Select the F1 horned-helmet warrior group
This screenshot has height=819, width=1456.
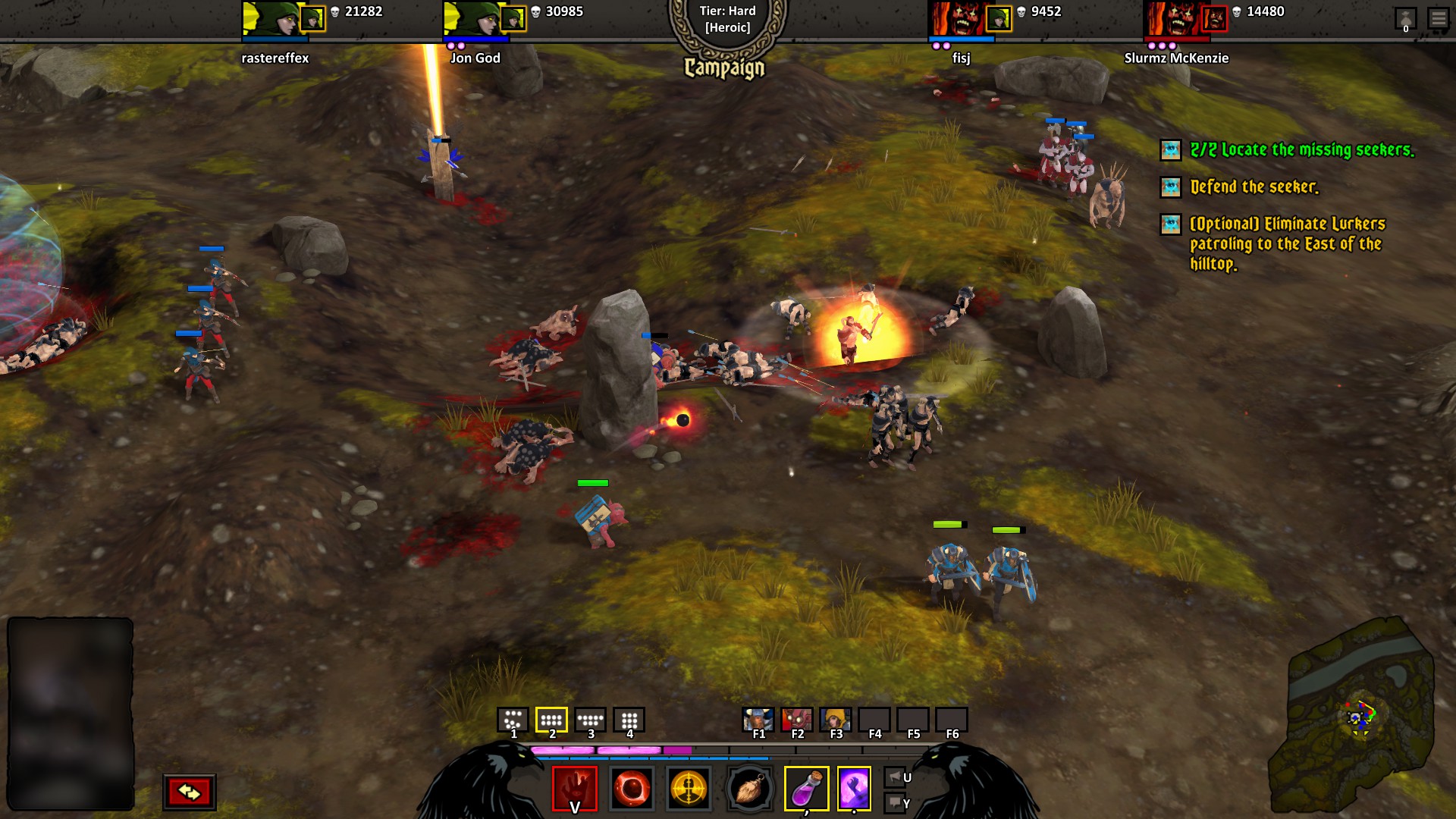click(x=758, y=720)
